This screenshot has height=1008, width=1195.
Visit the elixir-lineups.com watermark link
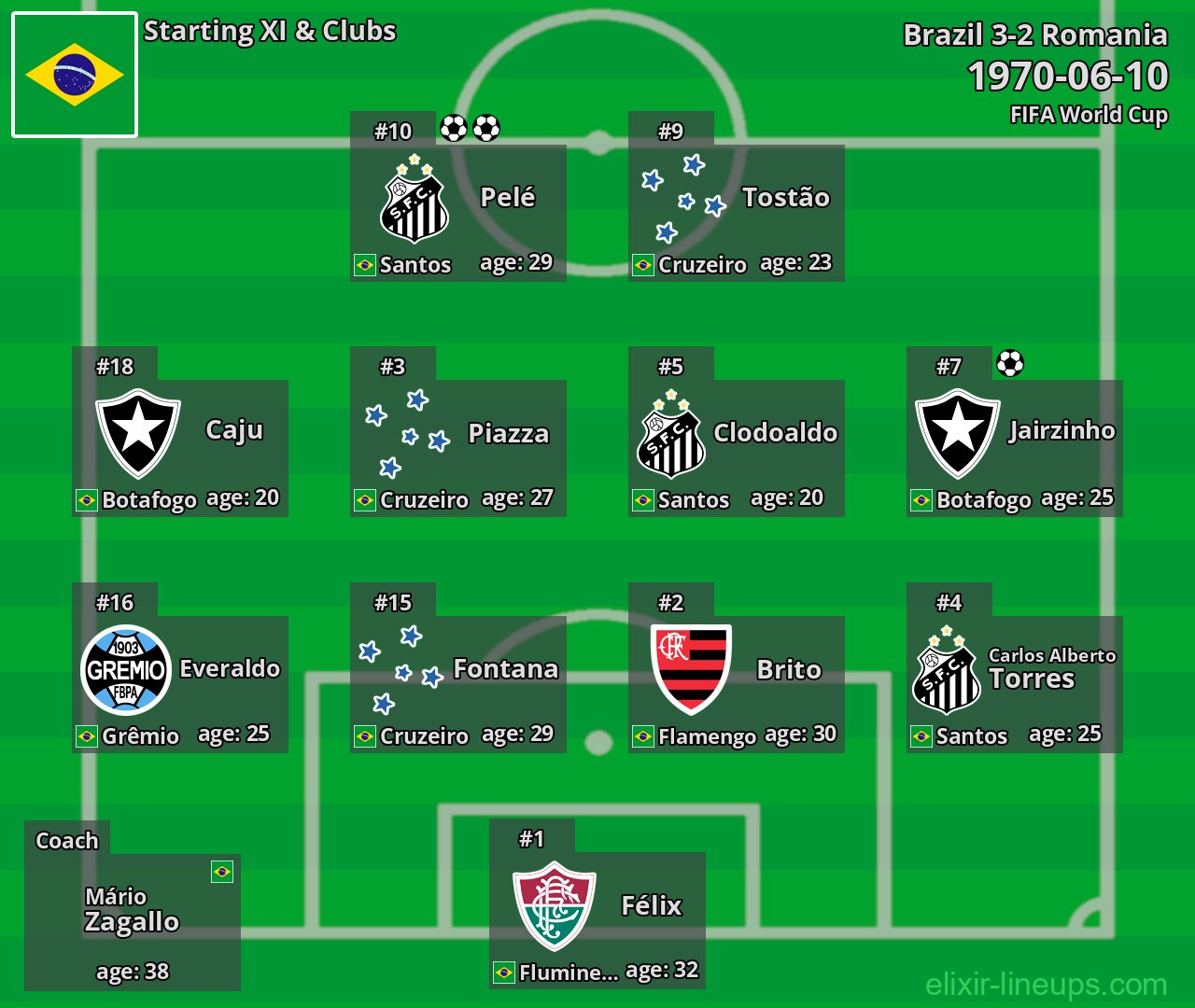[1046, 984]
